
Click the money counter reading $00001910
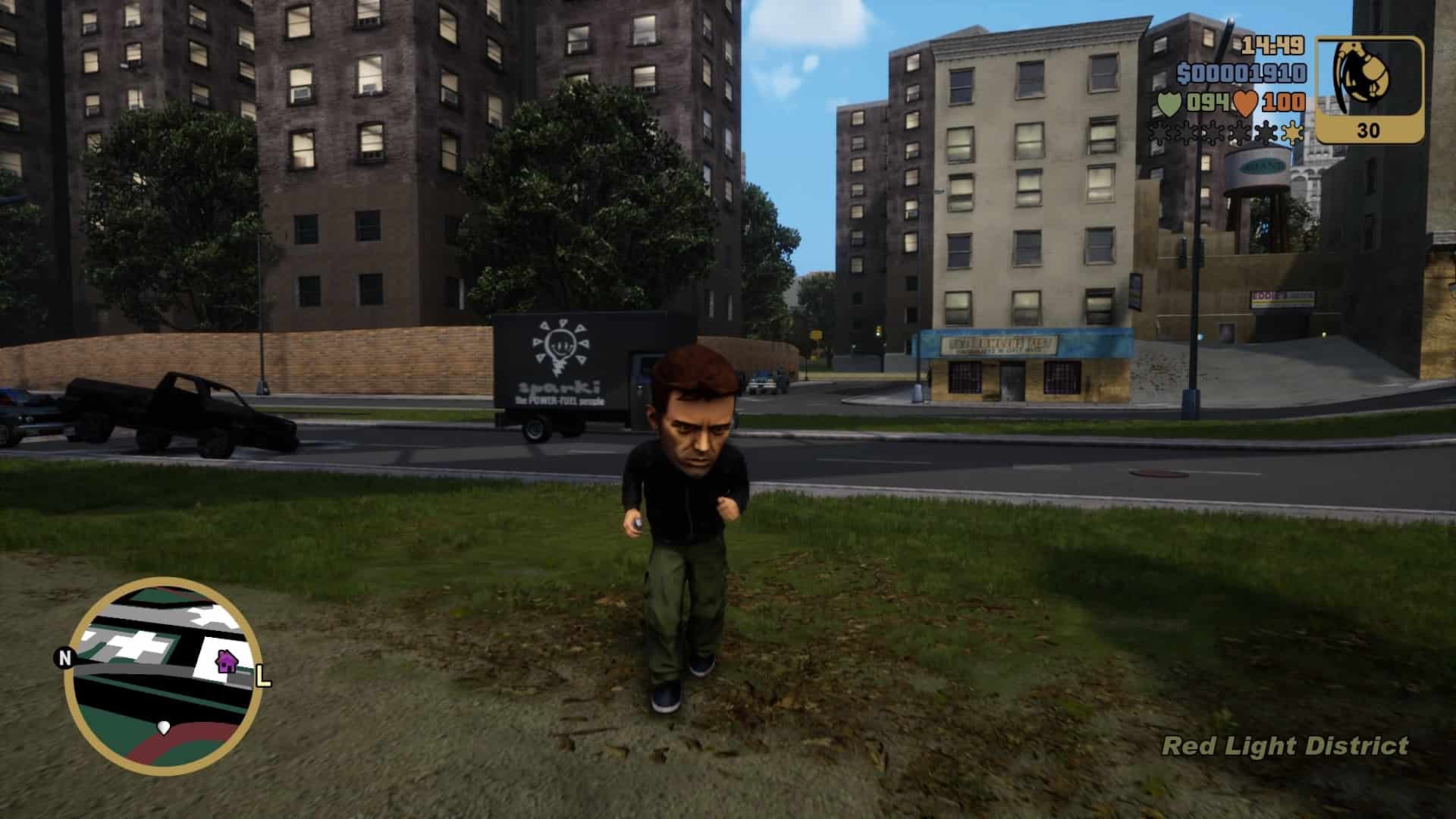[x=1241, y=72]
